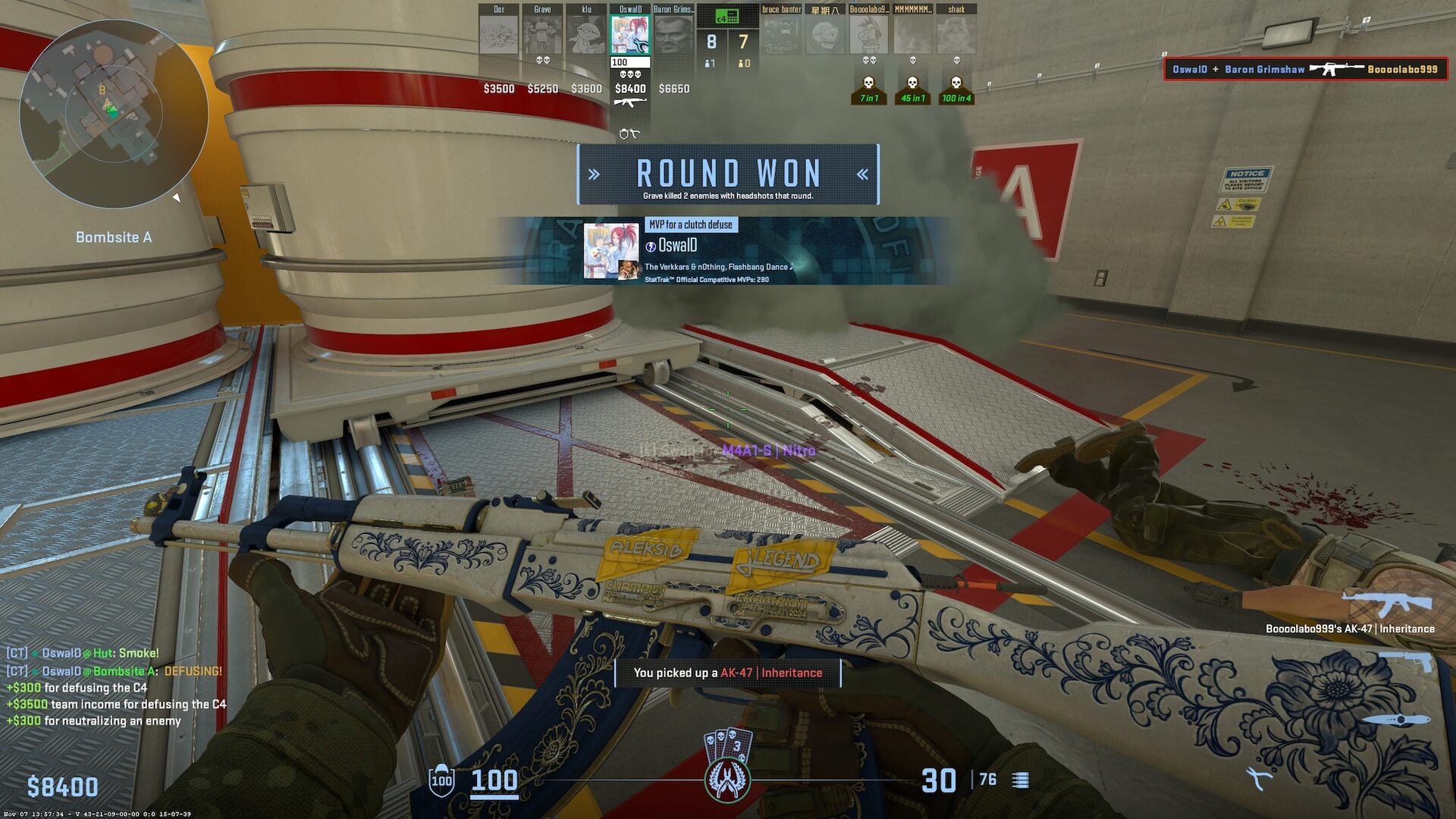
Task: Click OswalD's highlighted avatar at top
Action: (630, 35)
